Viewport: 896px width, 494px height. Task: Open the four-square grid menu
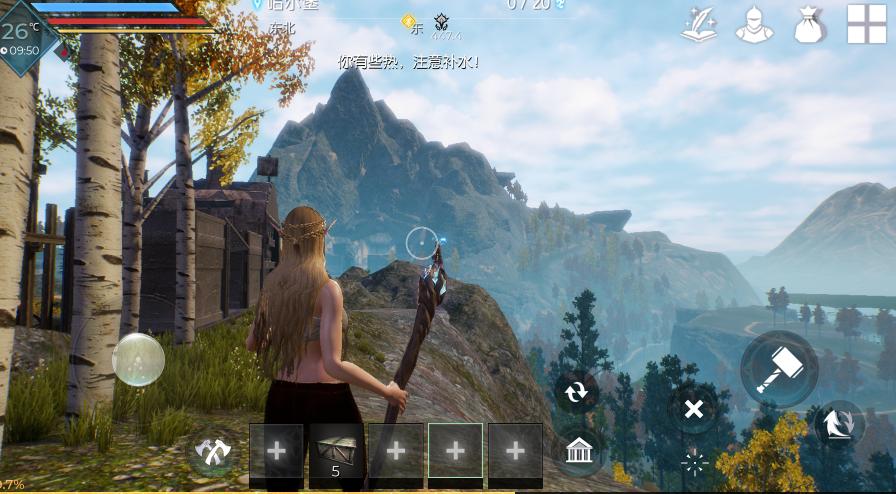[867, 25]
